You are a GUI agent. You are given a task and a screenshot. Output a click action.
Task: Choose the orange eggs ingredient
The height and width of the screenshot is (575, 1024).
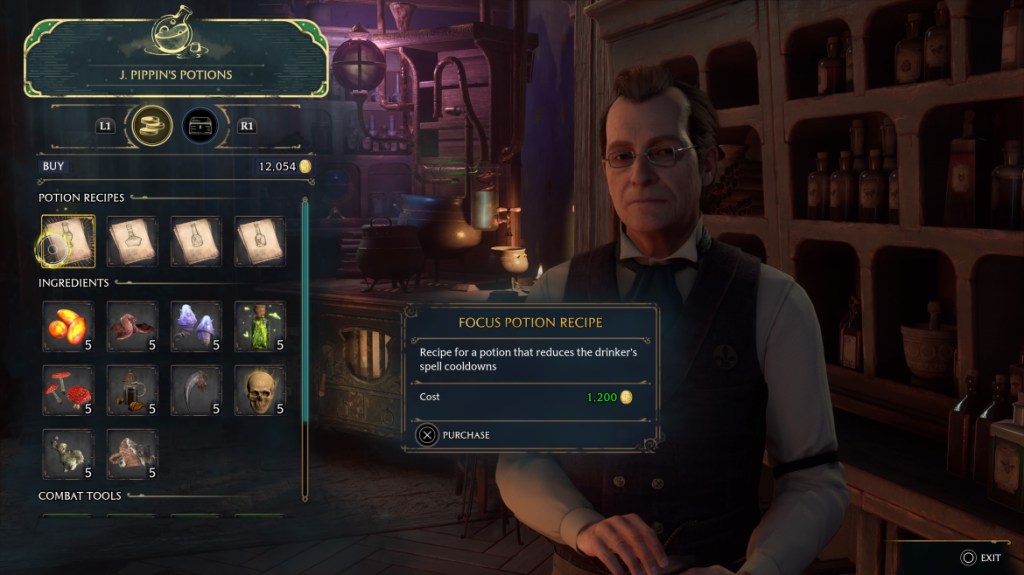[69, 326]
